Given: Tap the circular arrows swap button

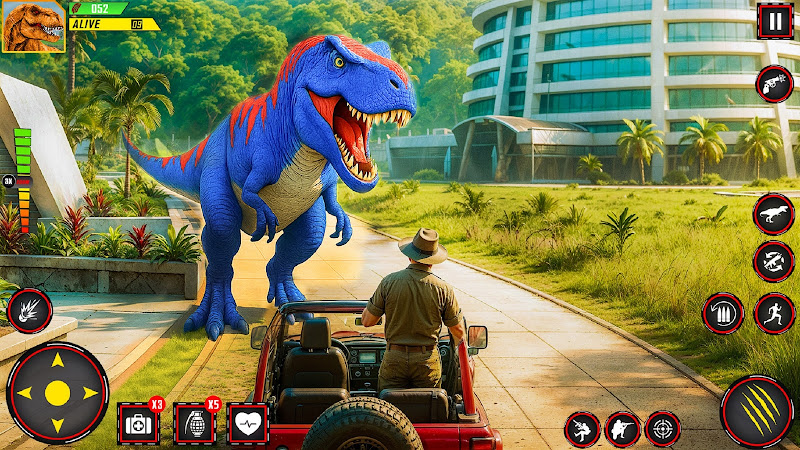Looking at the screenshot, I should (x=774, y=261).
